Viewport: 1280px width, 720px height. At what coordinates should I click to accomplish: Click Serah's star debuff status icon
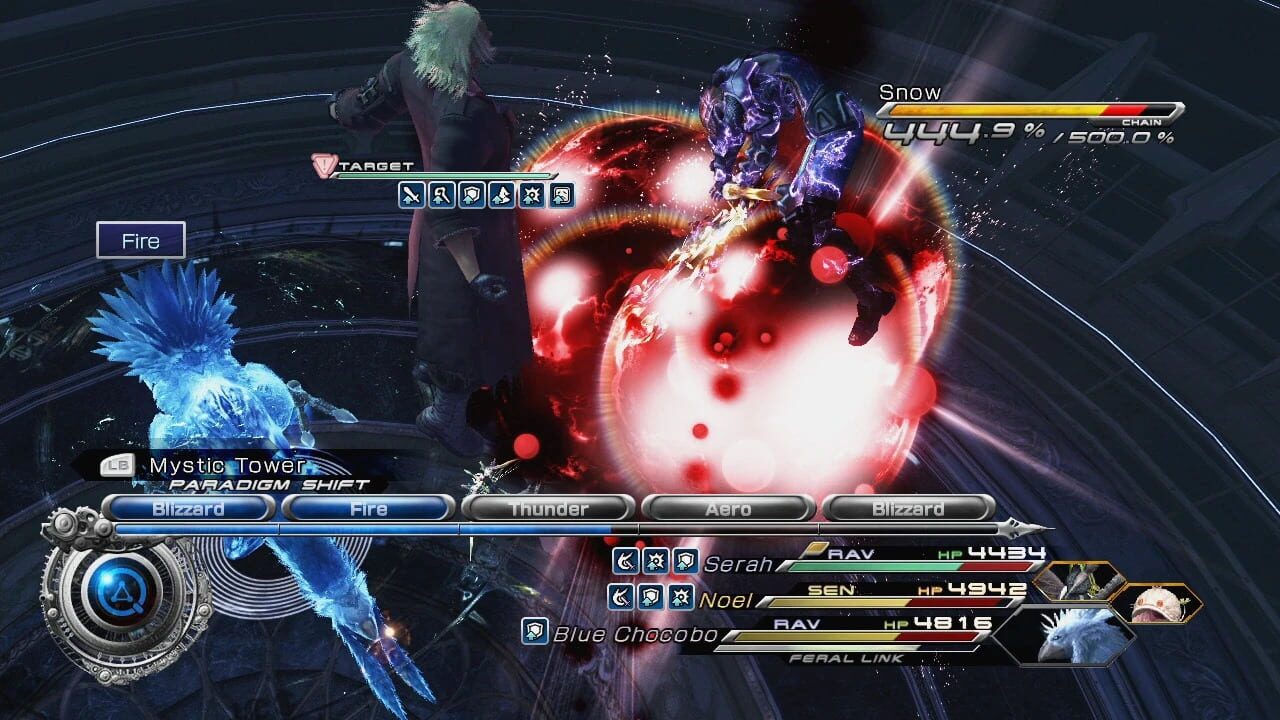click(654, 561)
